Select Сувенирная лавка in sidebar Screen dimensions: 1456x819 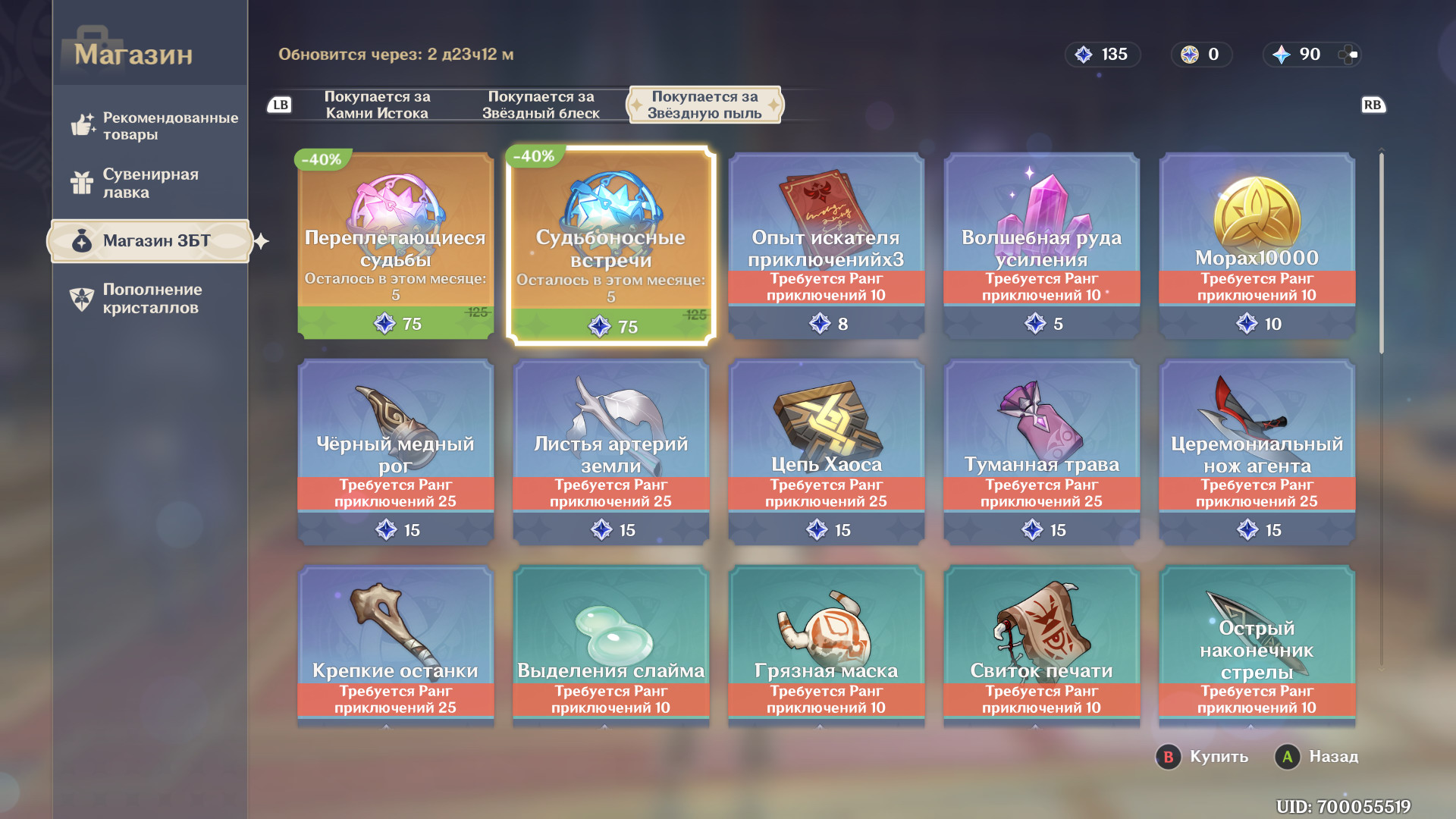[150, 183]
